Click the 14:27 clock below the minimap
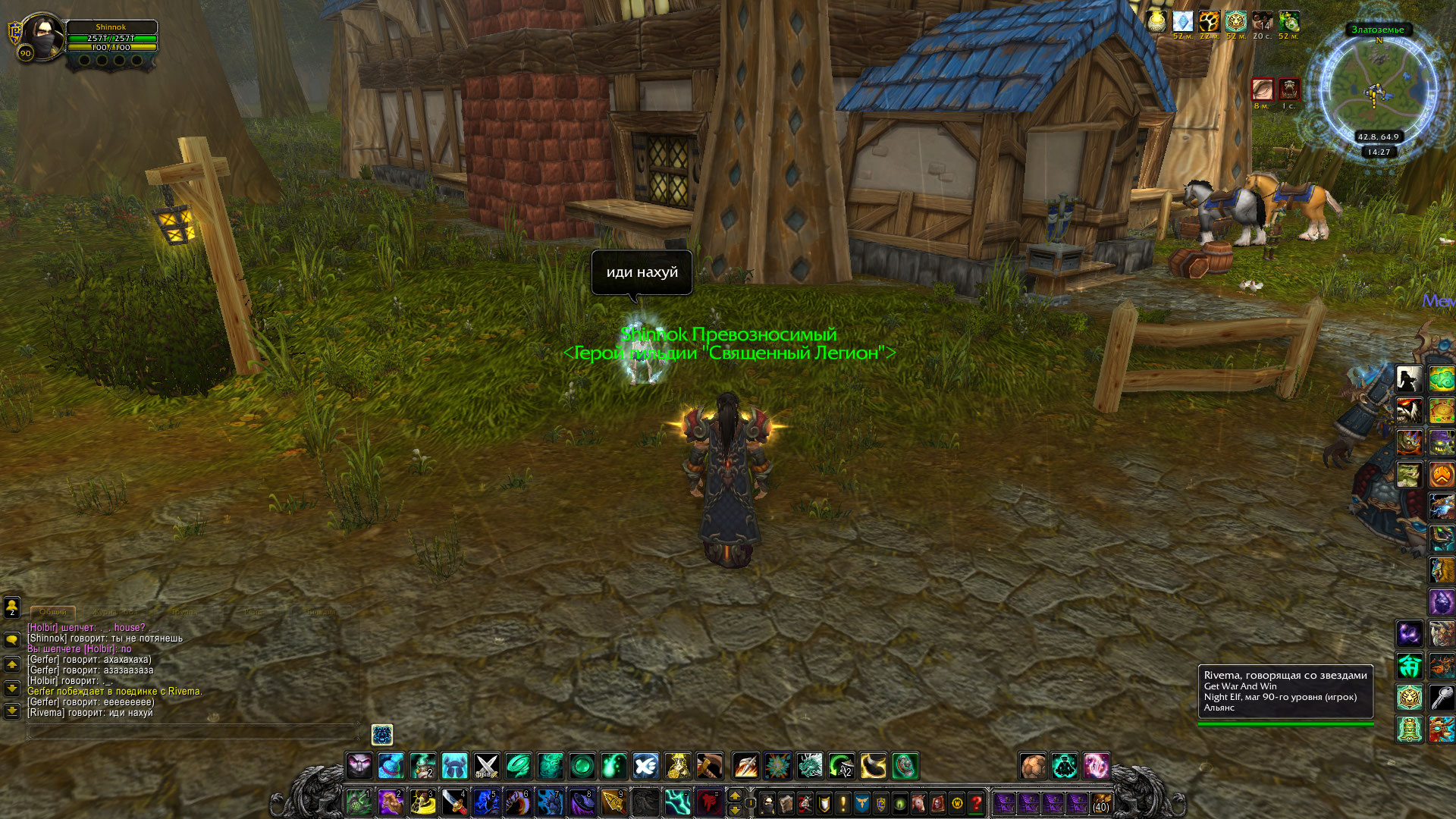 point(1378,152)
